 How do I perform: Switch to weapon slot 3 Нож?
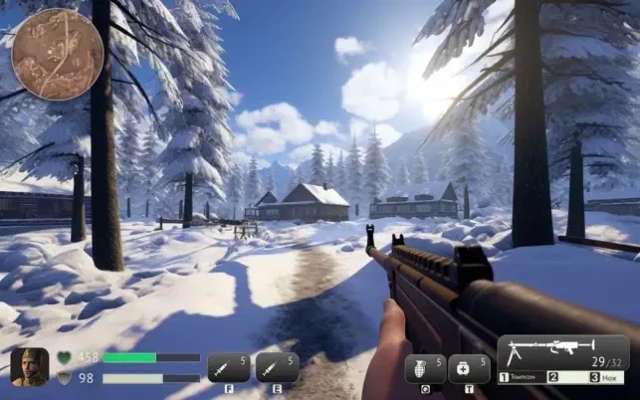point(606,377)
